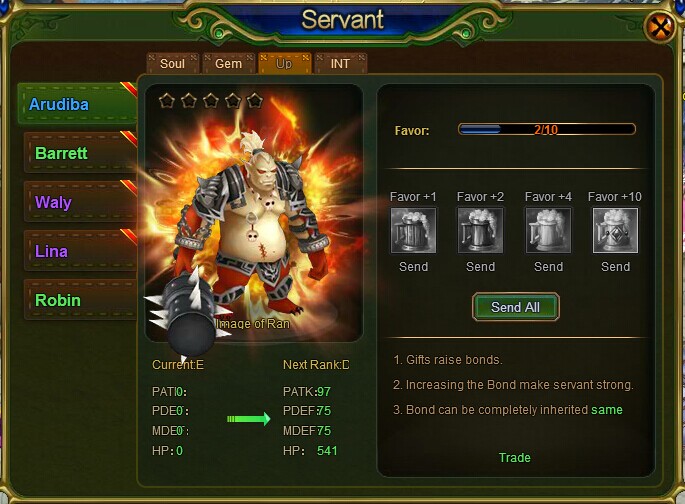Click the Send All button

click(x=515, y=308)
